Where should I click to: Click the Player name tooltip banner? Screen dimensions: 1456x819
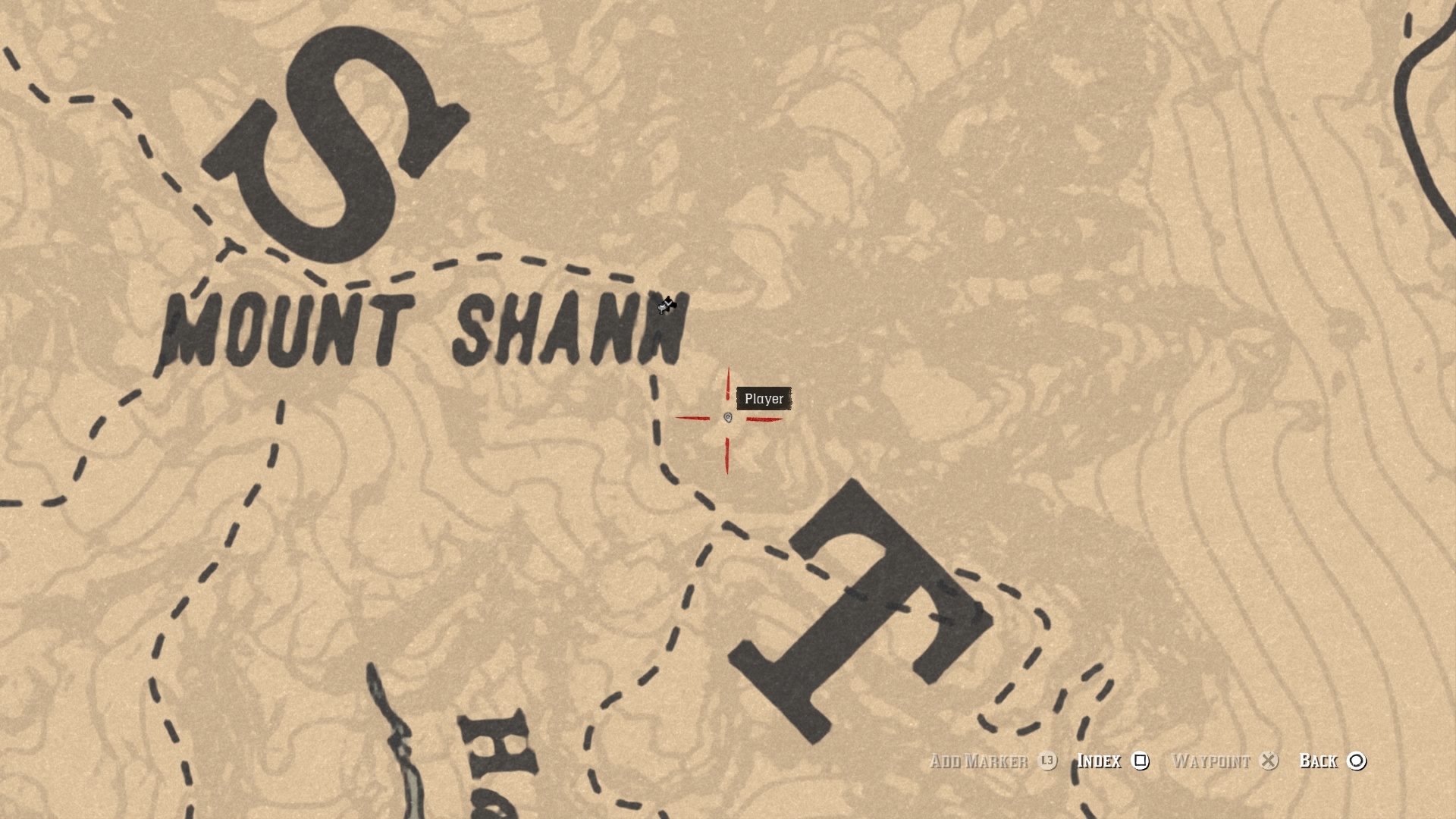coord(764,398)
